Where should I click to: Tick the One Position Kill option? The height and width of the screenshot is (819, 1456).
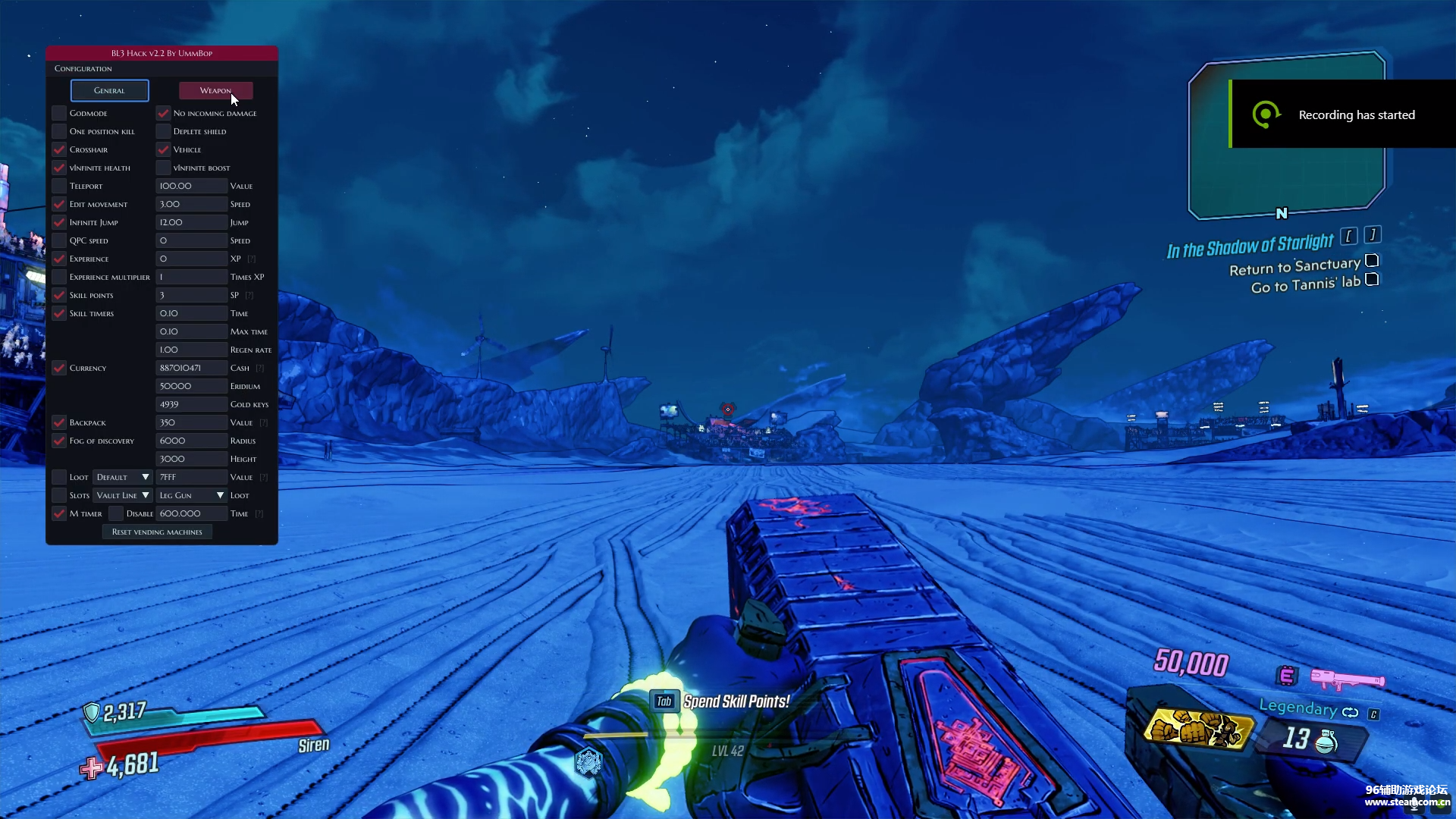click(59, 131)
